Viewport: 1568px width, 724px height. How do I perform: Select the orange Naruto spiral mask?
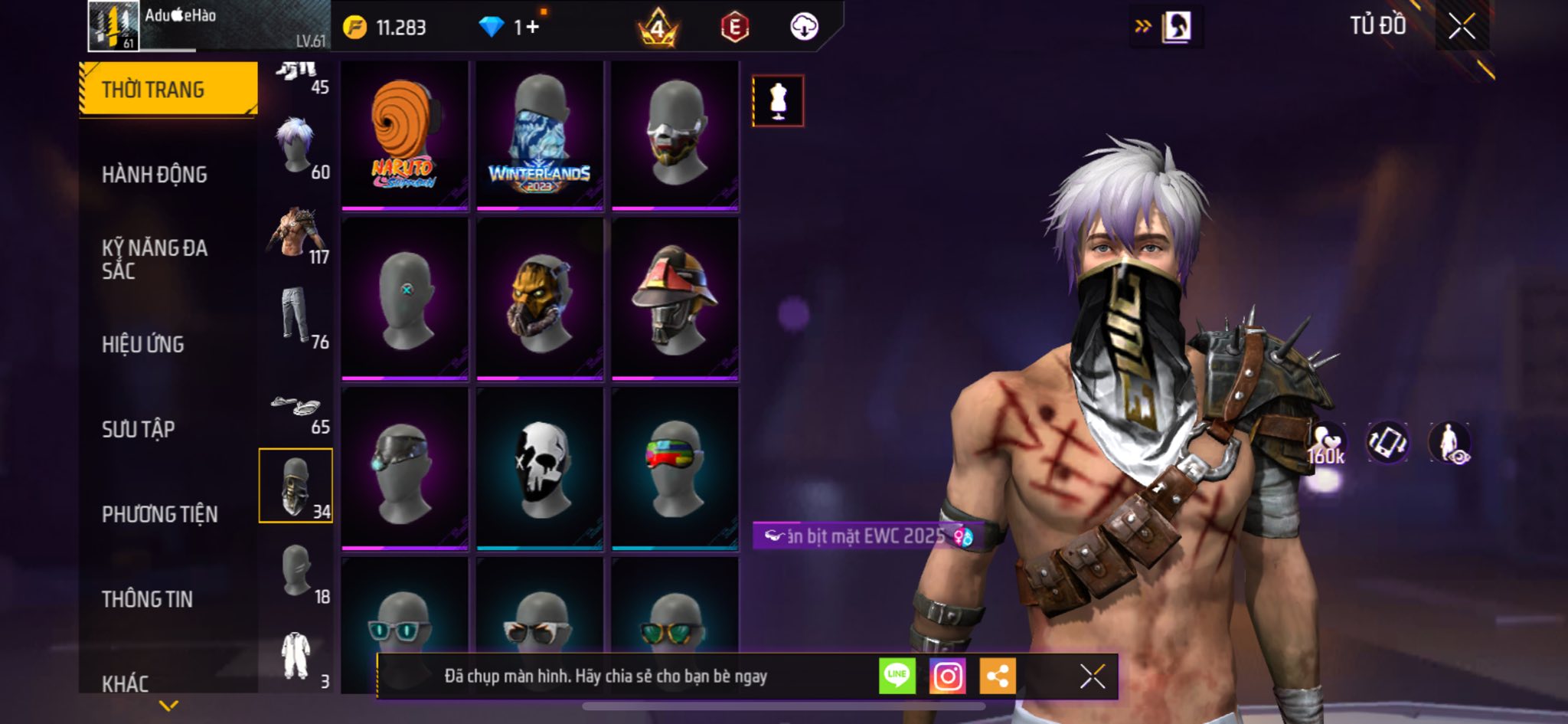pyautogui.click(x=404, y=135)
